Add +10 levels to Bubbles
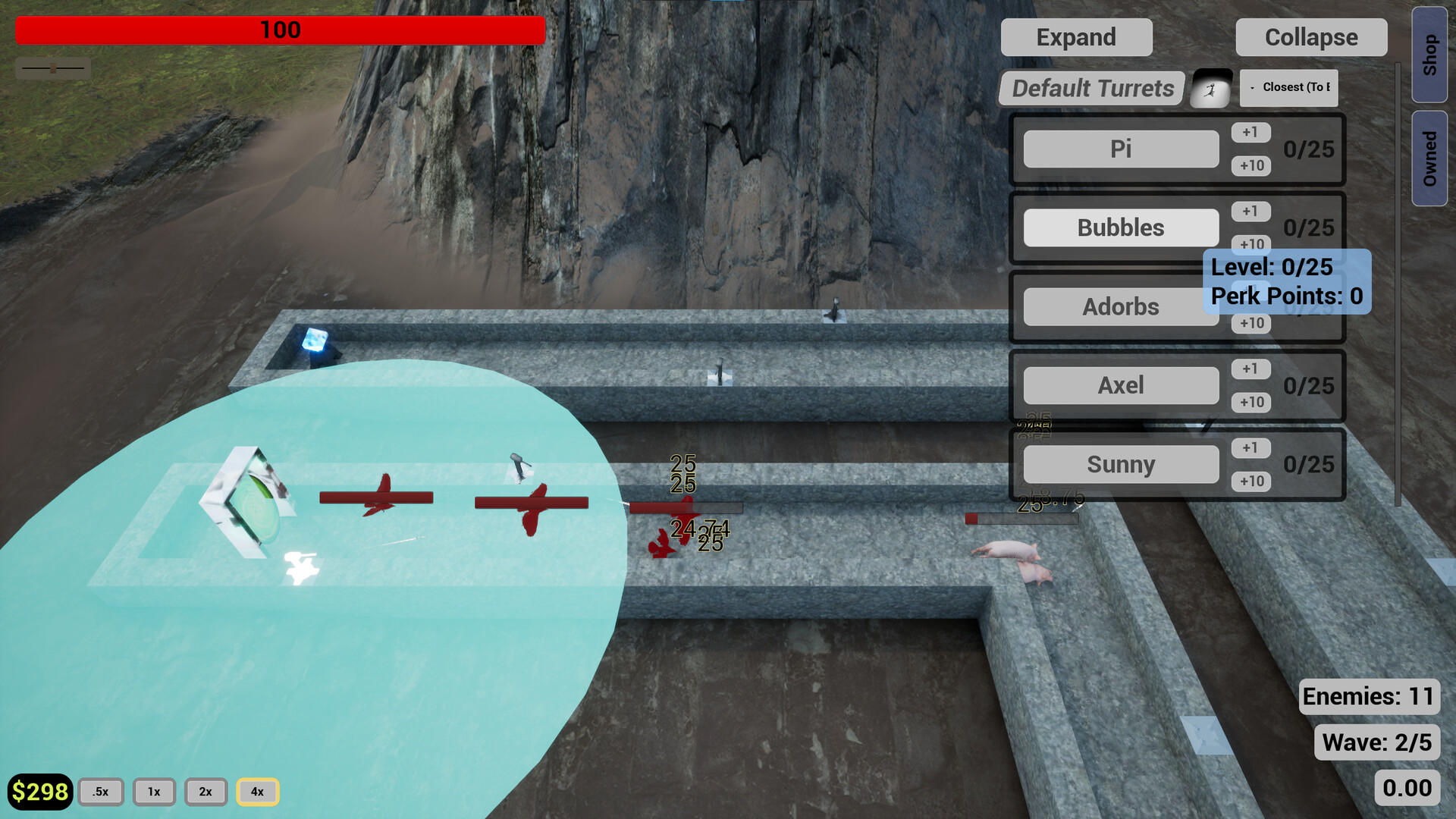This screenshot has width=1456, height=819. [1250, 244]
